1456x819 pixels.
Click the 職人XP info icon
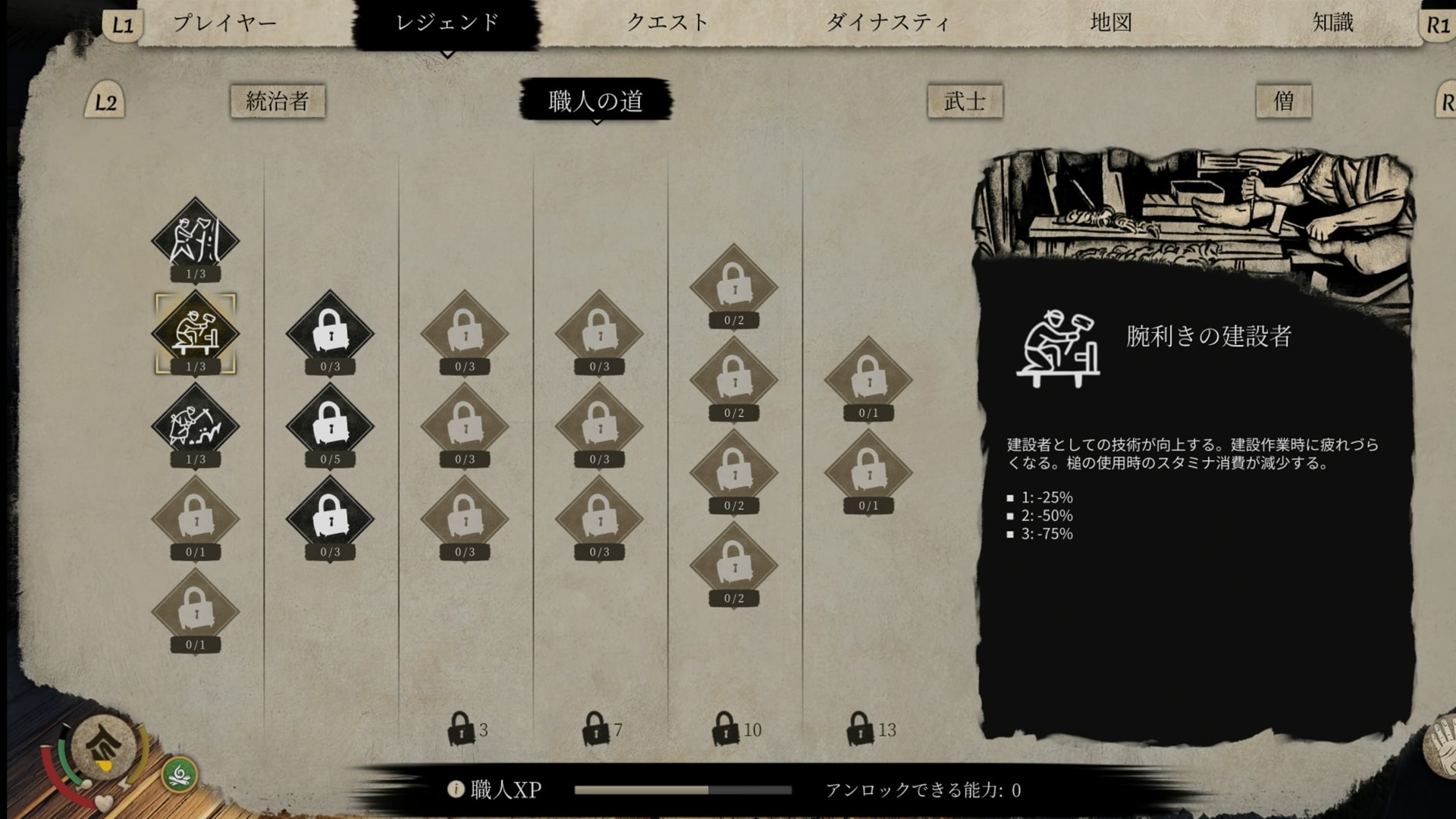click(456, 789)
